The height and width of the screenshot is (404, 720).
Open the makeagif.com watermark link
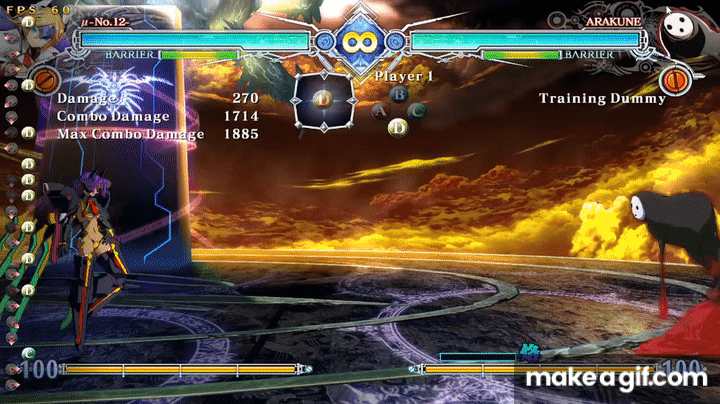(x=616, y=379)
